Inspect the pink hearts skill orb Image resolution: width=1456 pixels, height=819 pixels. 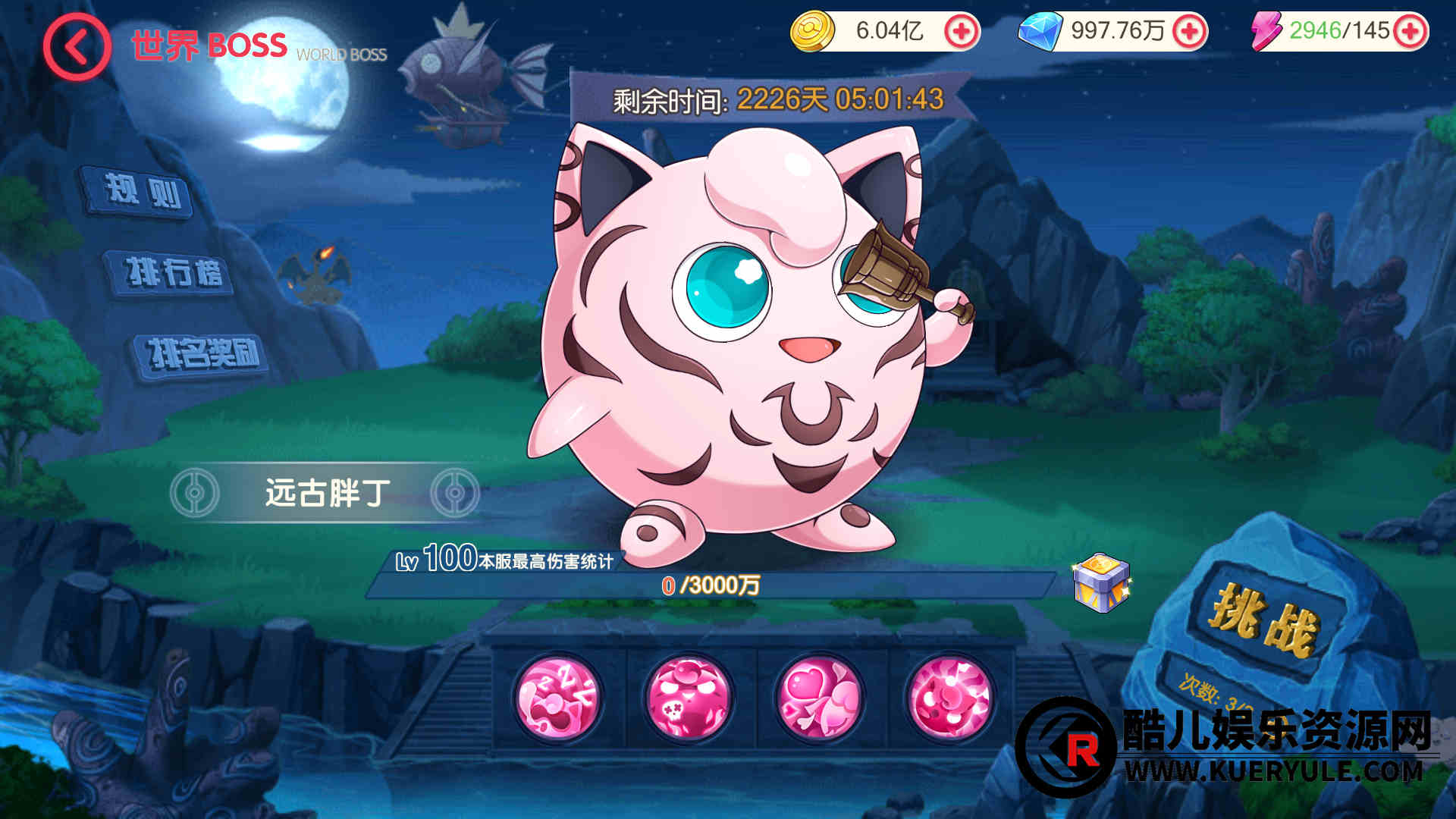pos(820,698)
